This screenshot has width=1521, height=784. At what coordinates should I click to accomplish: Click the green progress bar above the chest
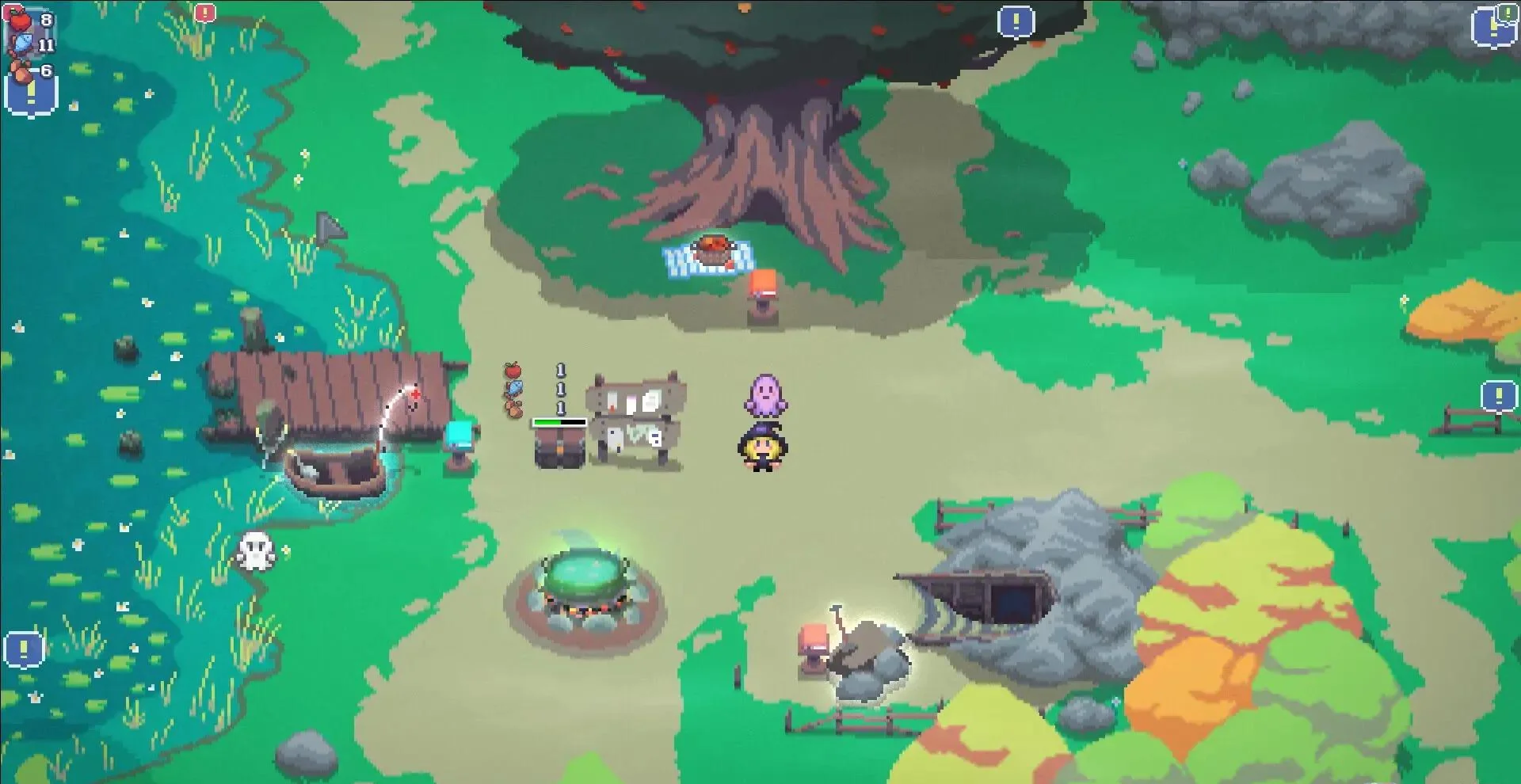pyautogui.click(x=558, y=422)
